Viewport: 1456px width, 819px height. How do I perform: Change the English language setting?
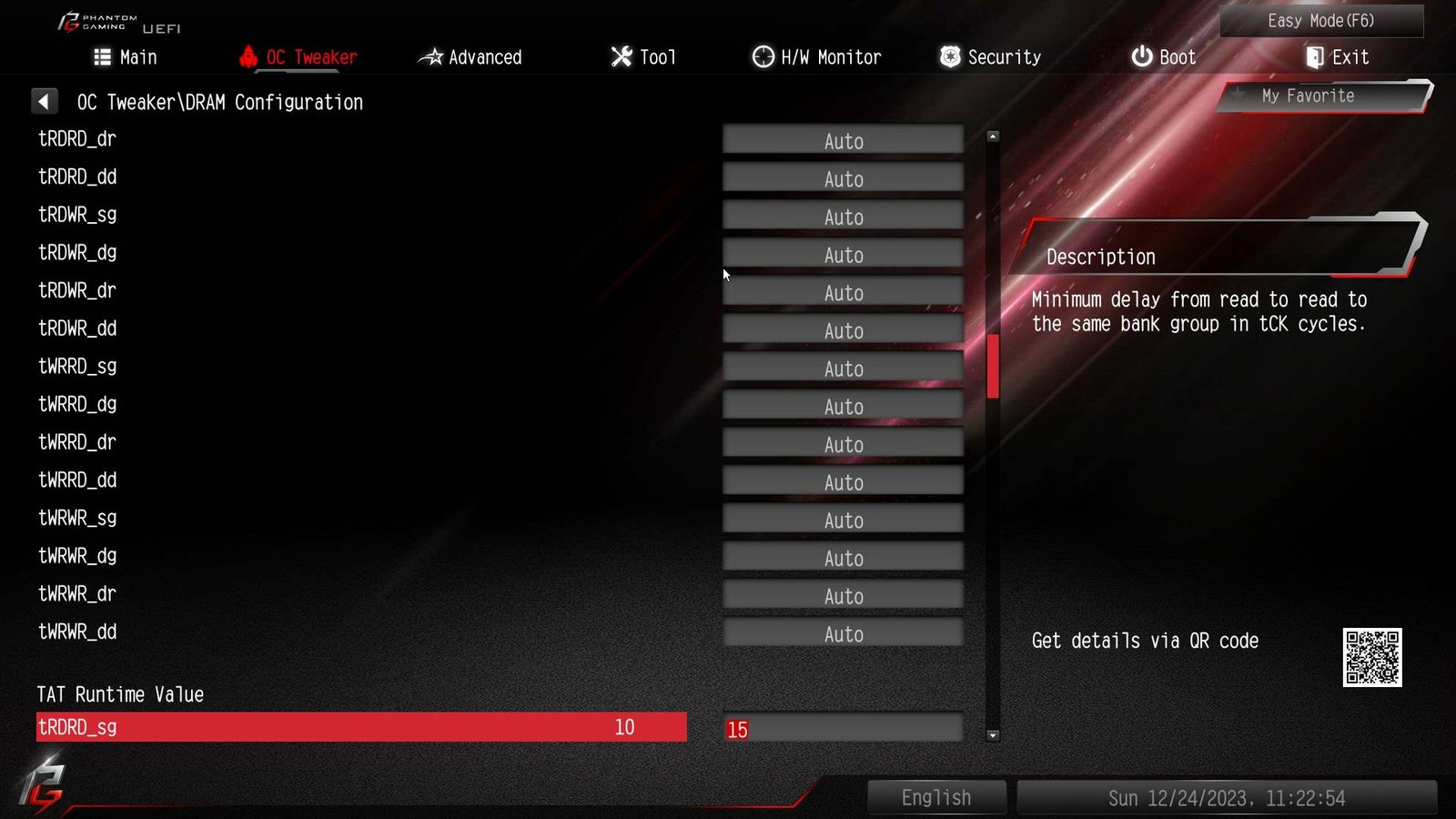point(936,798)
